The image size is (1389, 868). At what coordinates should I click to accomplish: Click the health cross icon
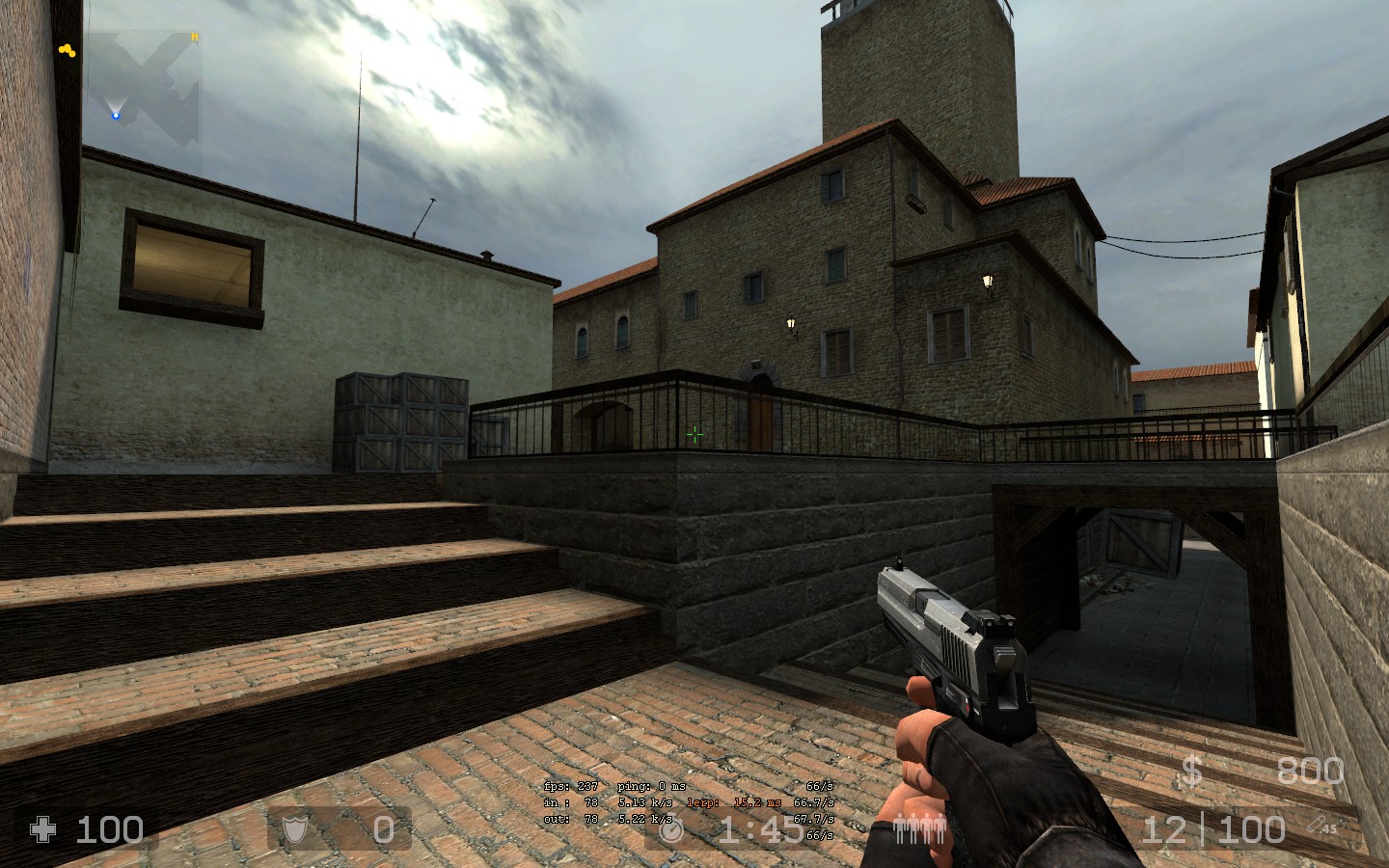(x=43, y=829)
